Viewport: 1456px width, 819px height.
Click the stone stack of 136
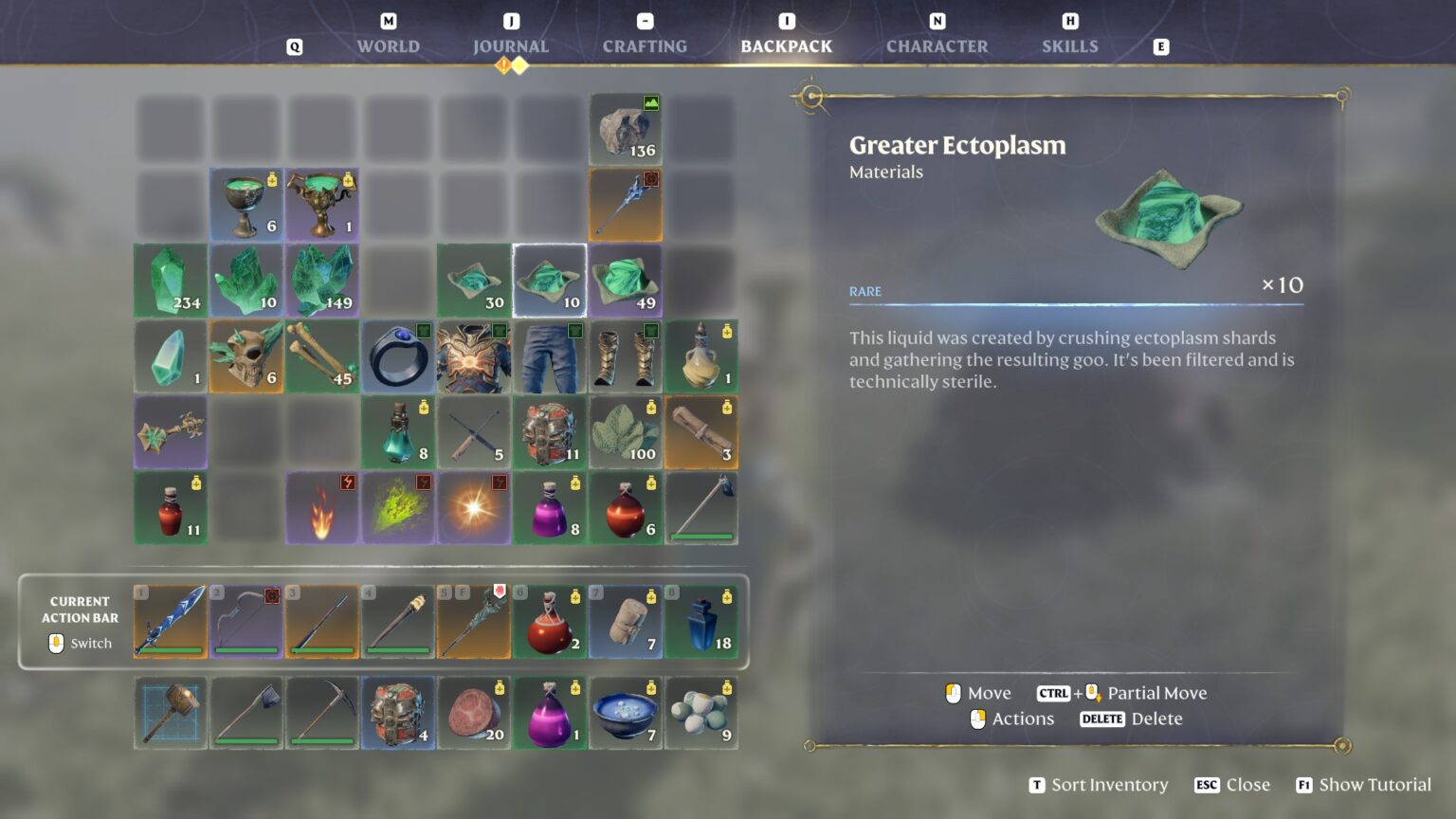pos(625,128)
